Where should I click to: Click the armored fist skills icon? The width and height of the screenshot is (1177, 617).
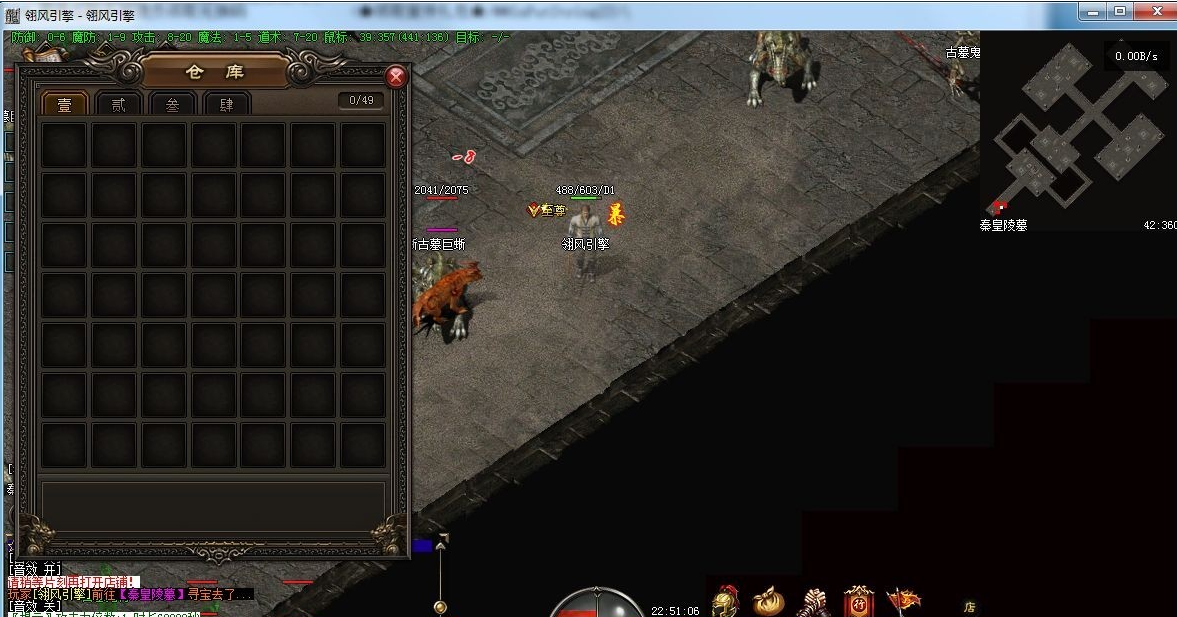click(x=814, y=602)
